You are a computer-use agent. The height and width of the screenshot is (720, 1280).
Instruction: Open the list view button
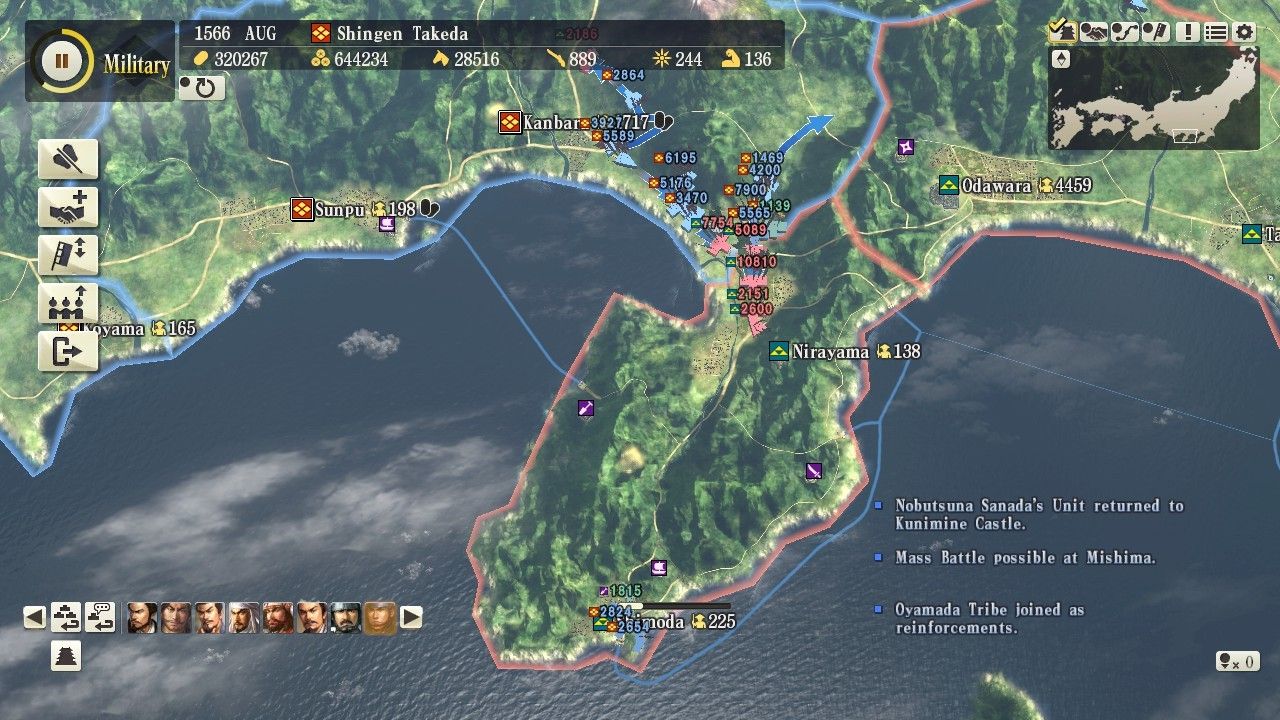[x=1215, y=32]
